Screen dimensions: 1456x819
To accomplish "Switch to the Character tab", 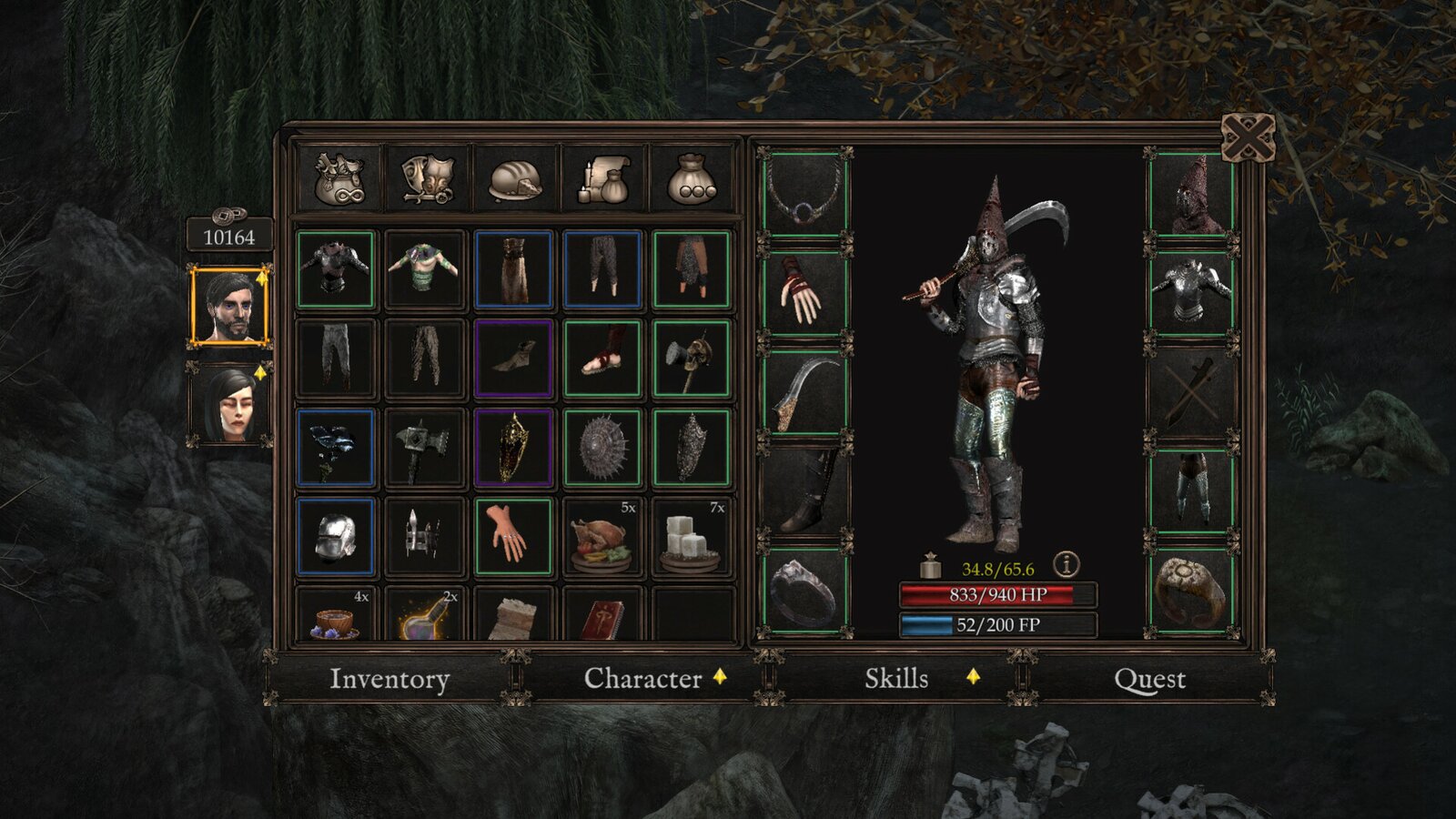I will click(x=642, y=679).
